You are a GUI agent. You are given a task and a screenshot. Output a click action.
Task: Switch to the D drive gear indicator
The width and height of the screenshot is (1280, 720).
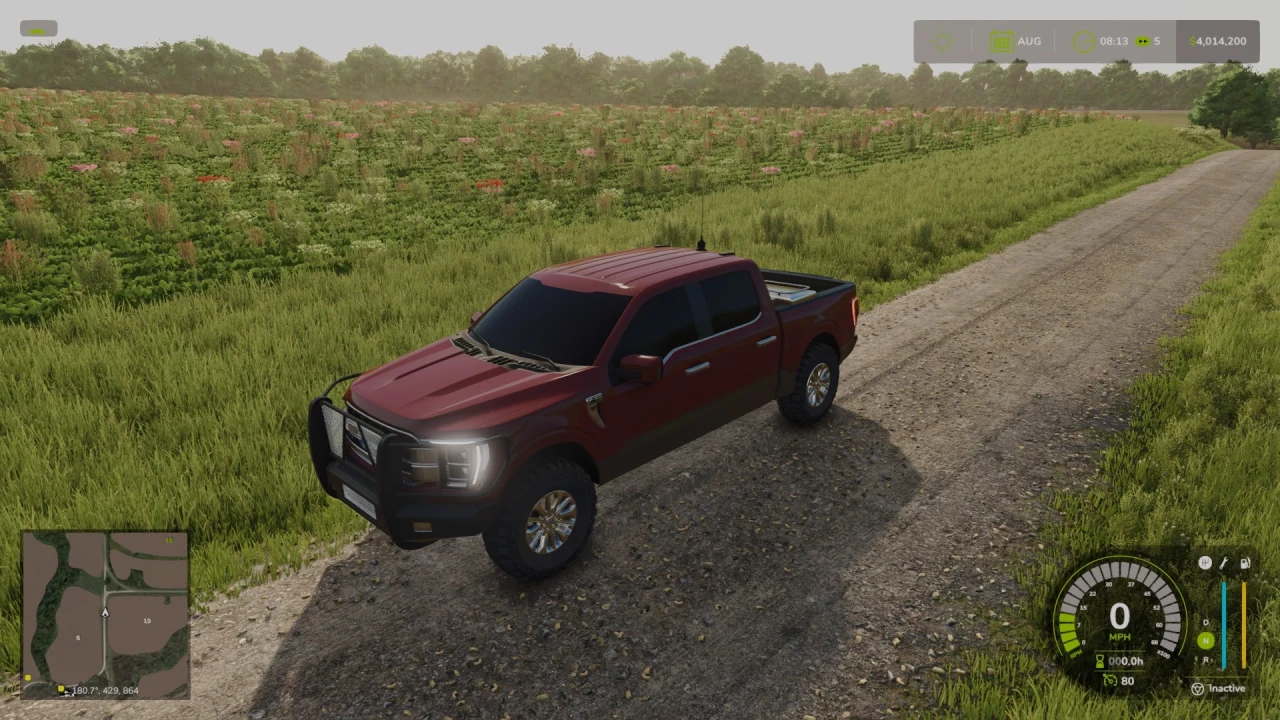[x=1206, y=622]
